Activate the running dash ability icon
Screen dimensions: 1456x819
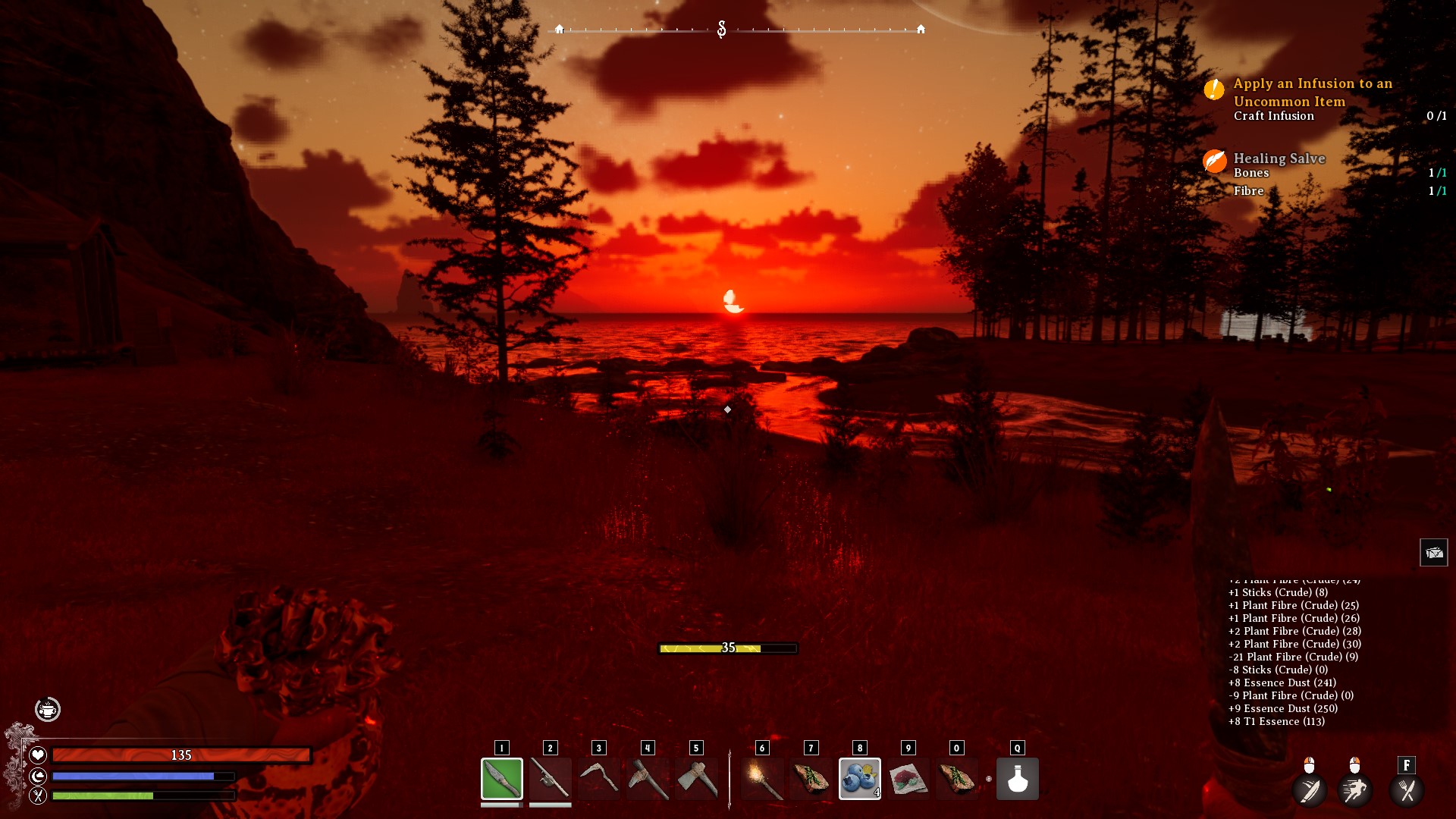[x=1354, y=790]
